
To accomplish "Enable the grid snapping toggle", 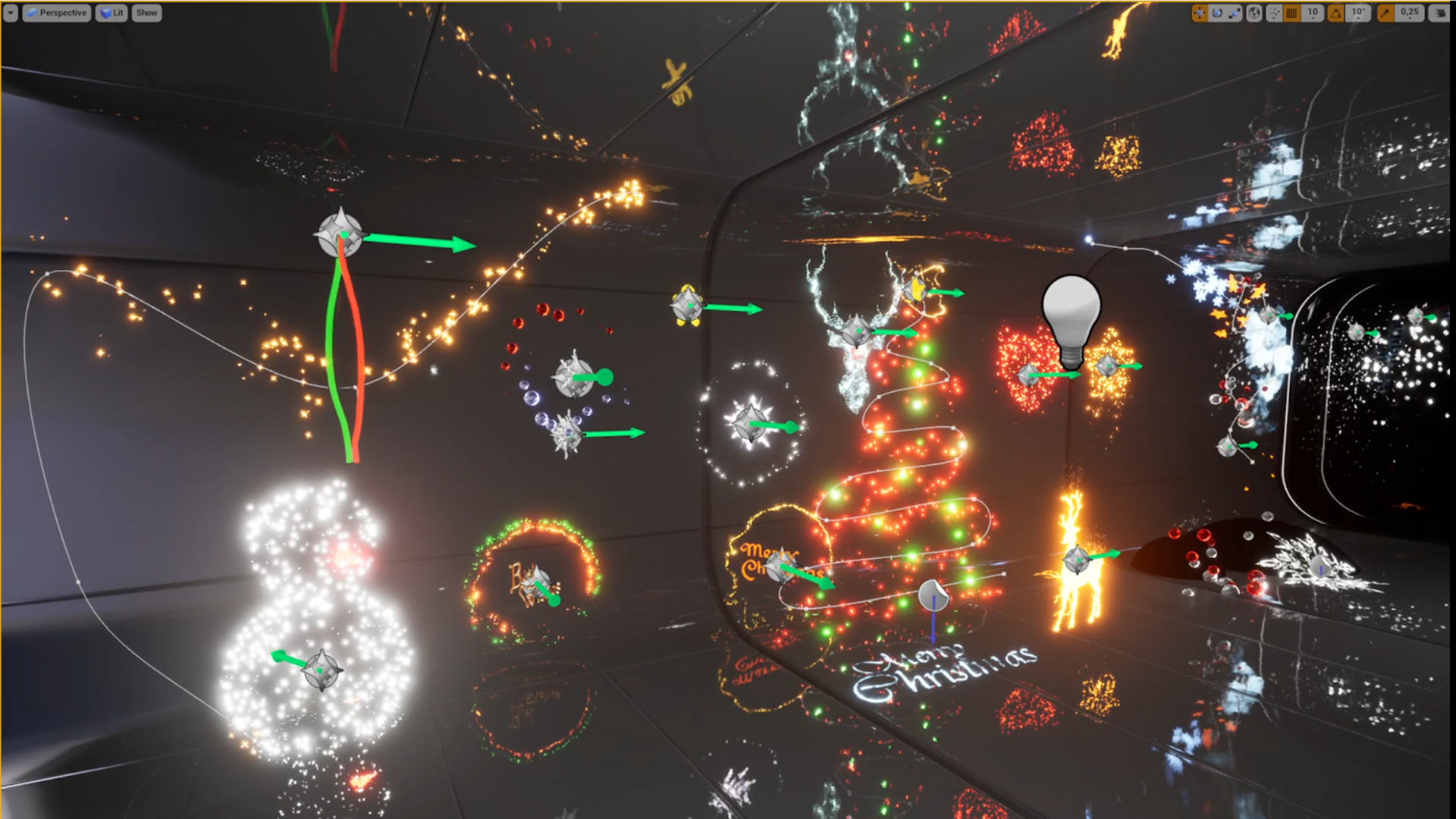I will (x=1291, y=13).
